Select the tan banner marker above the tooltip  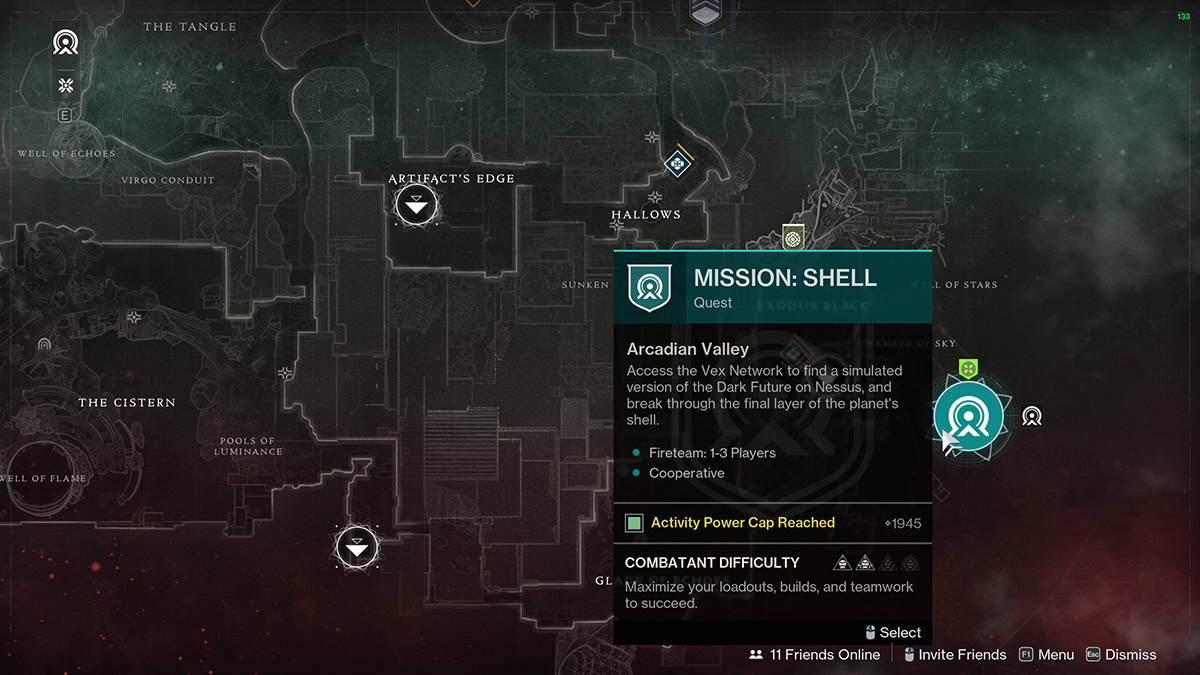pos(793,238)
